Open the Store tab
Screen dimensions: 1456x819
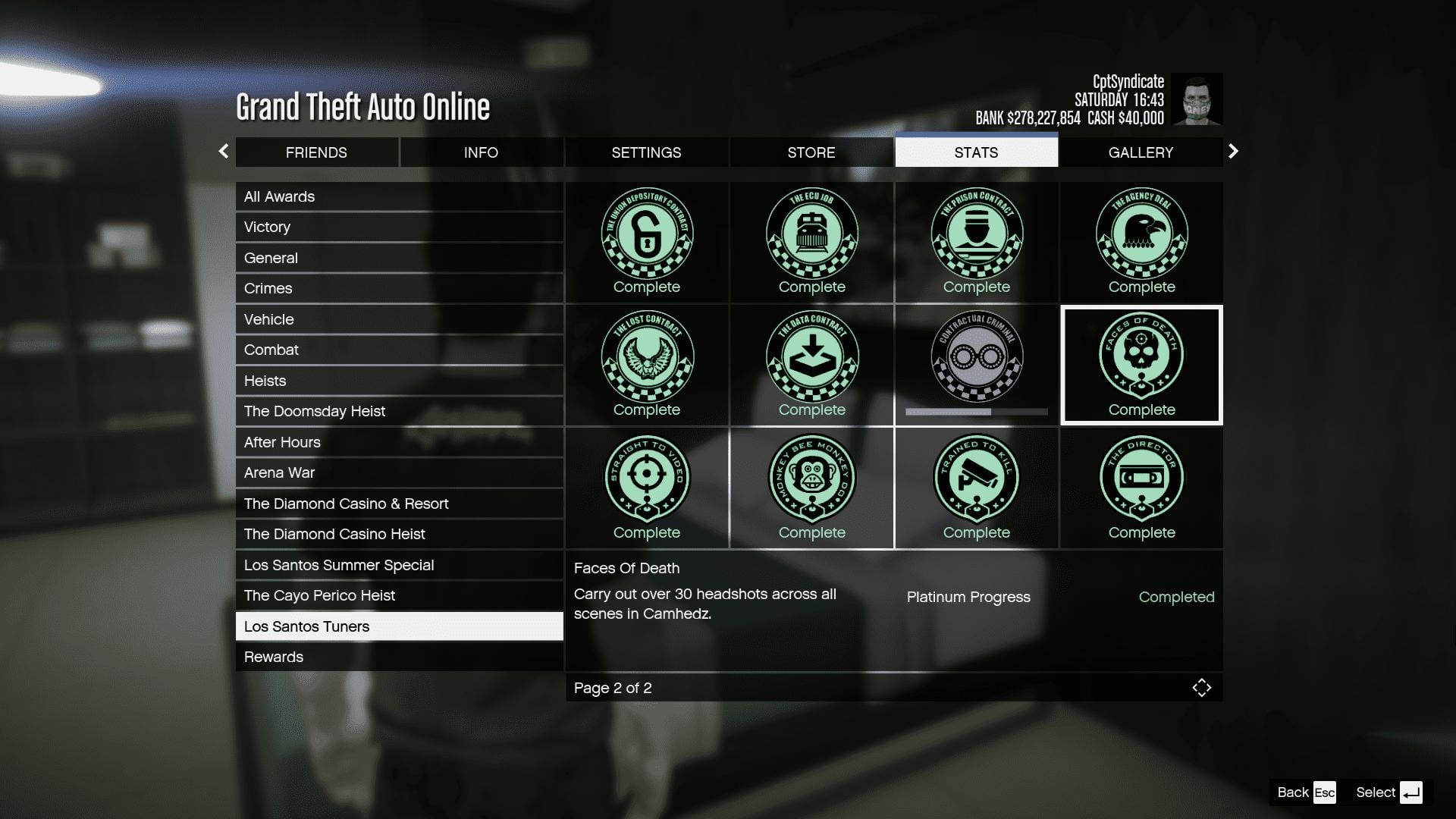pyautogui.click(x=811, y=152)
